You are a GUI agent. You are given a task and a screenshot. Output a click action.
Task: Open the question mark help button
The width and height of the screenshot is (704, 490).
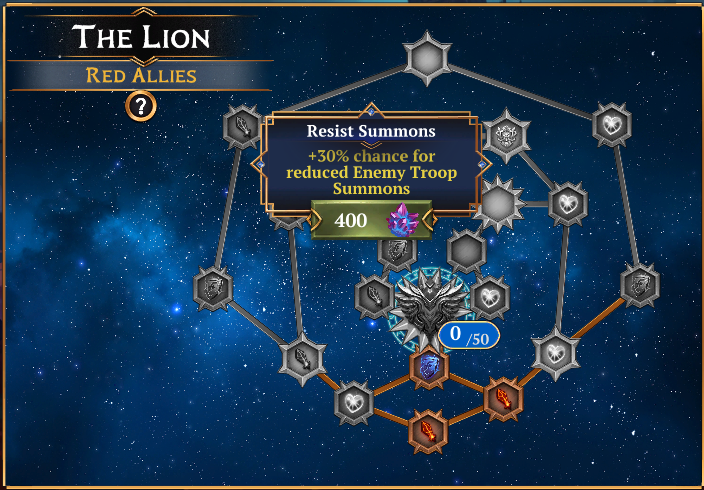[x=141, y=105]
